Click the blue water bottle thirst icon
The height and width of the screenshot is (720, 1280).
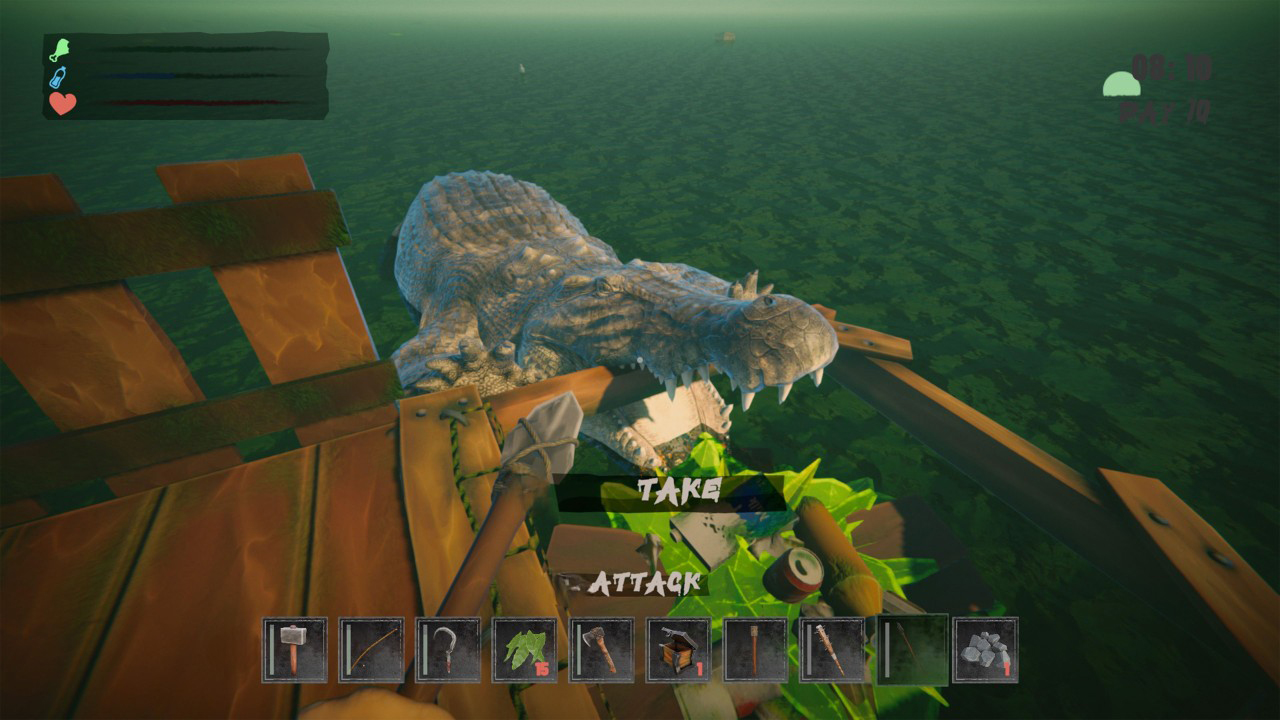pos(58,77)
